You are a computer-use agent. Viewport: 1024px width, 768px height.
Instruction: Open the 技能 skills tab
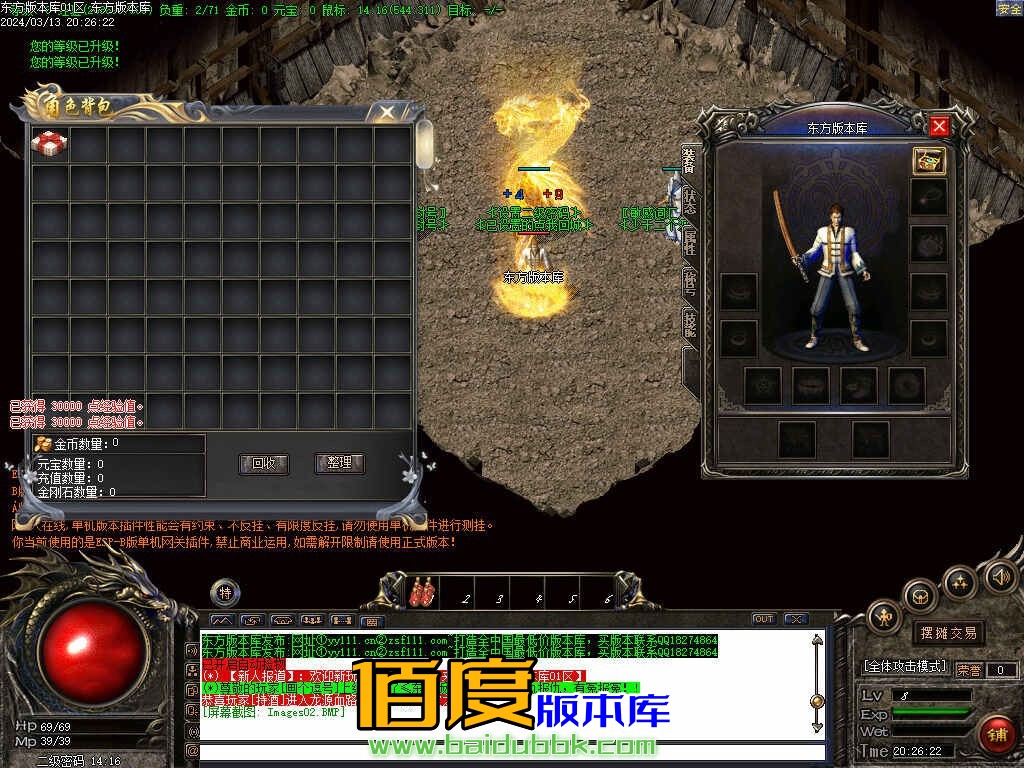690,322
